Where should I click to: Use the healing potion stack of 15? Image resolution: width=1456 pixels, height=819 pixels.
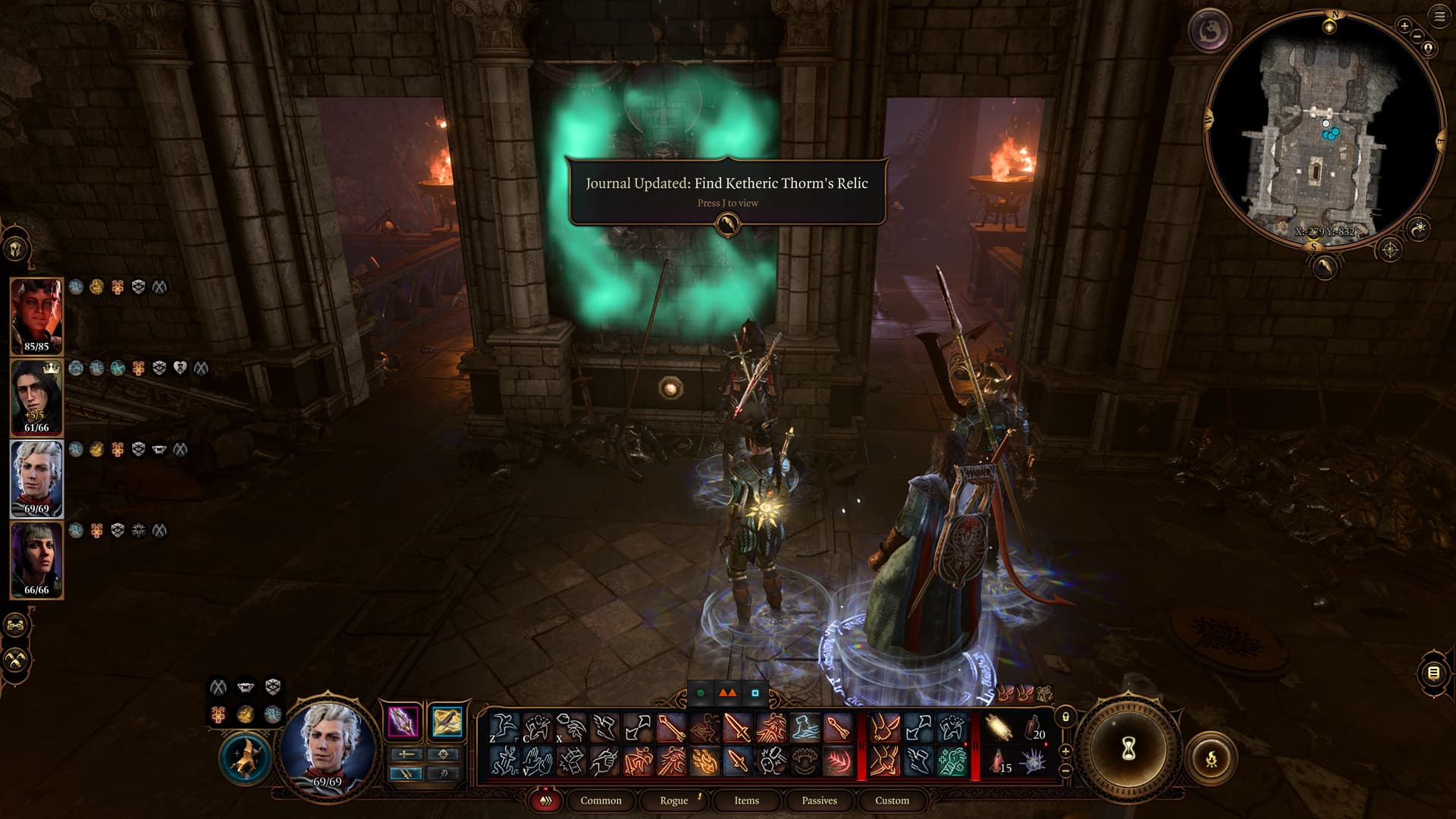pos(1000,760)
